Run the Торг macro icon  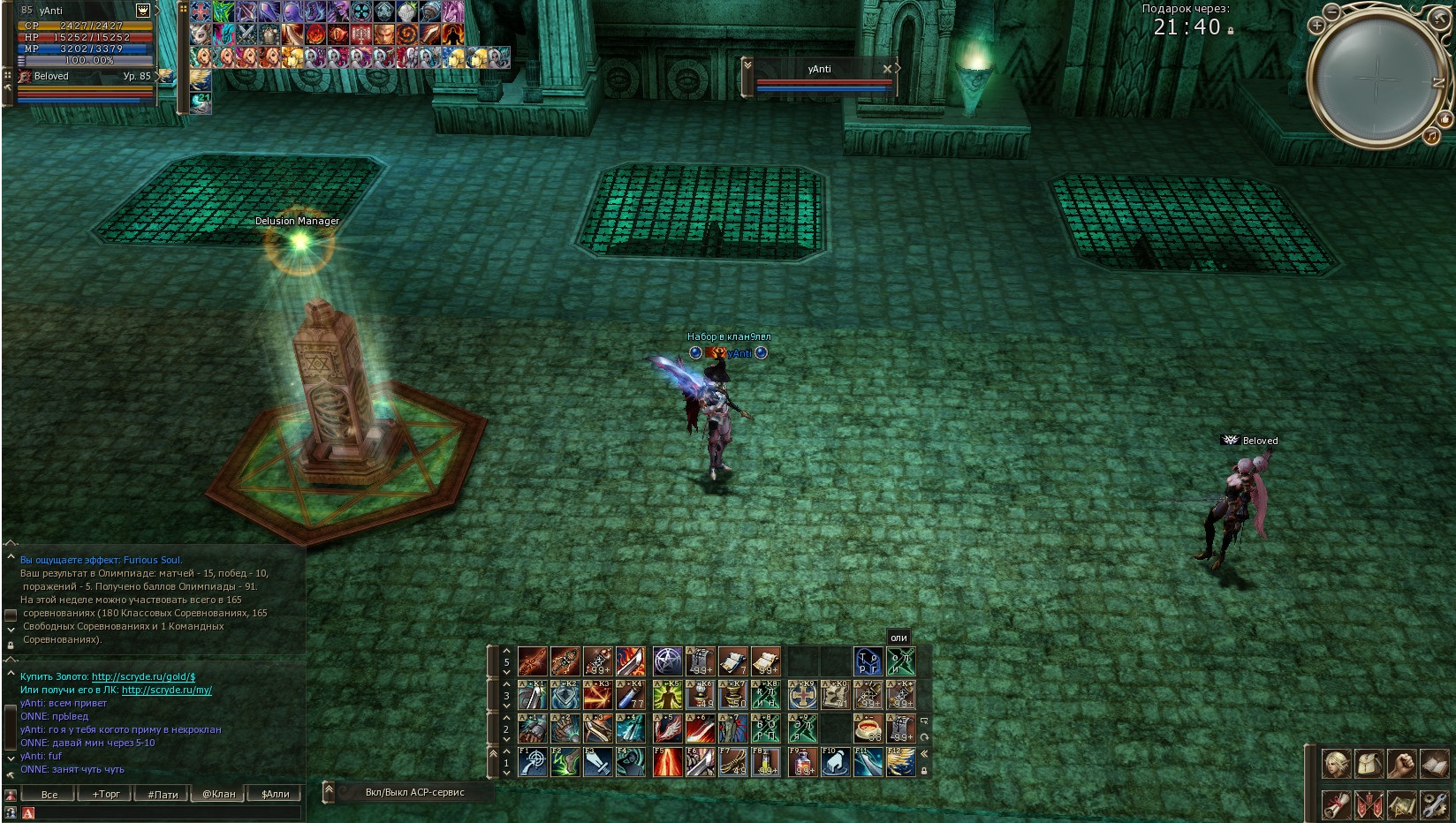(x=868, y=661)
